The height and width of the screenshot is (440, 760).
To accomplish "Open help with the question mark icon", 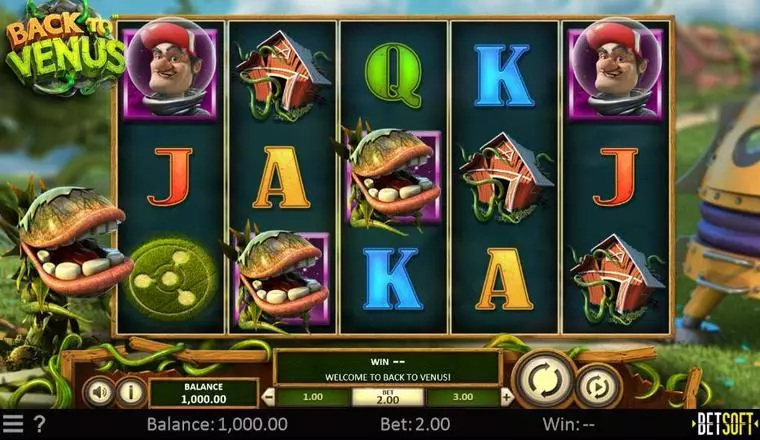I will pyautogui.click(x=39, y=424).
